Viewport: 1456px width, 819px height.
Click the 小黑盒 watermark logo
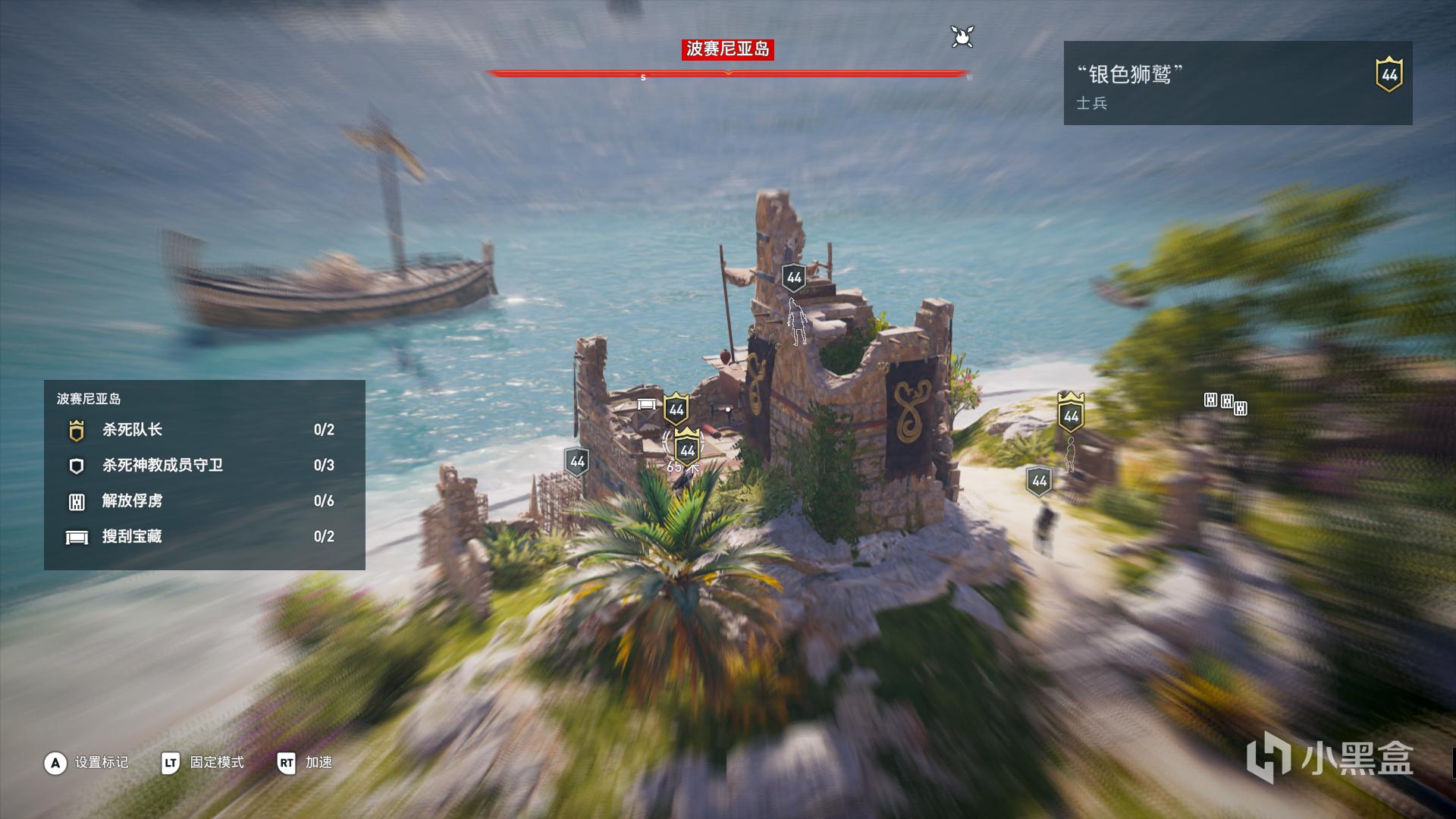click(1331, 758)
